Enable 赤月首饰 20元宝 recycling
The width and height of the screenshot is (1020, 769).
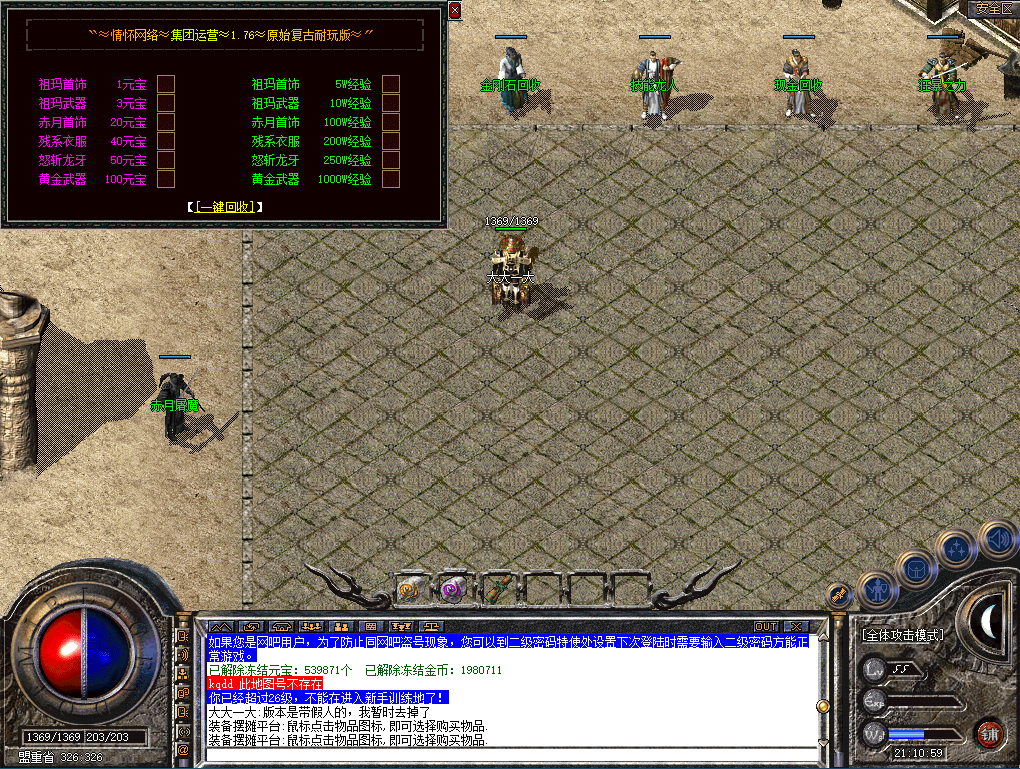coord(166,122)
